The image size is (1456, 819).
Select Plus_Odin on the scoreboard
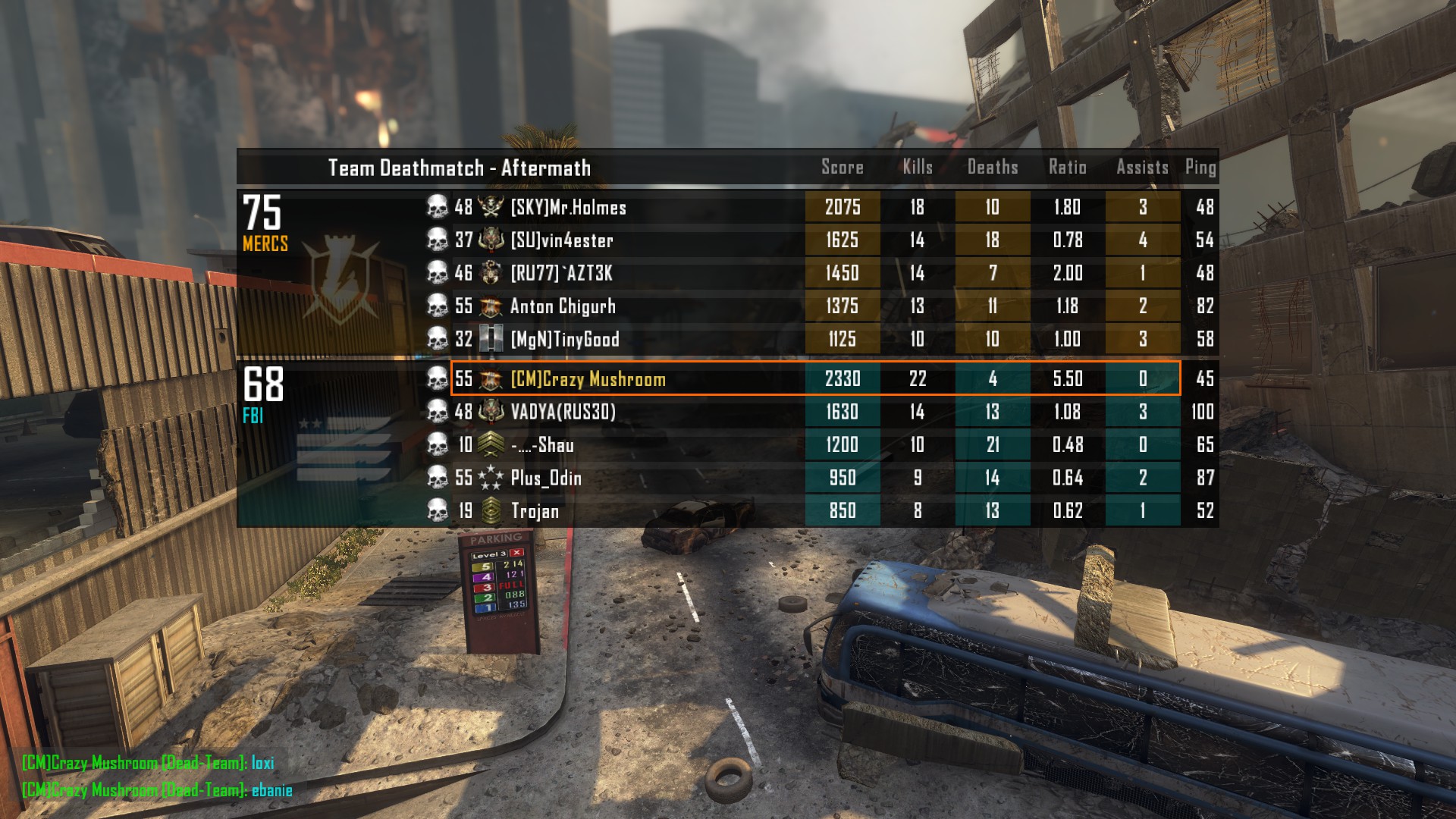[546, 478]
